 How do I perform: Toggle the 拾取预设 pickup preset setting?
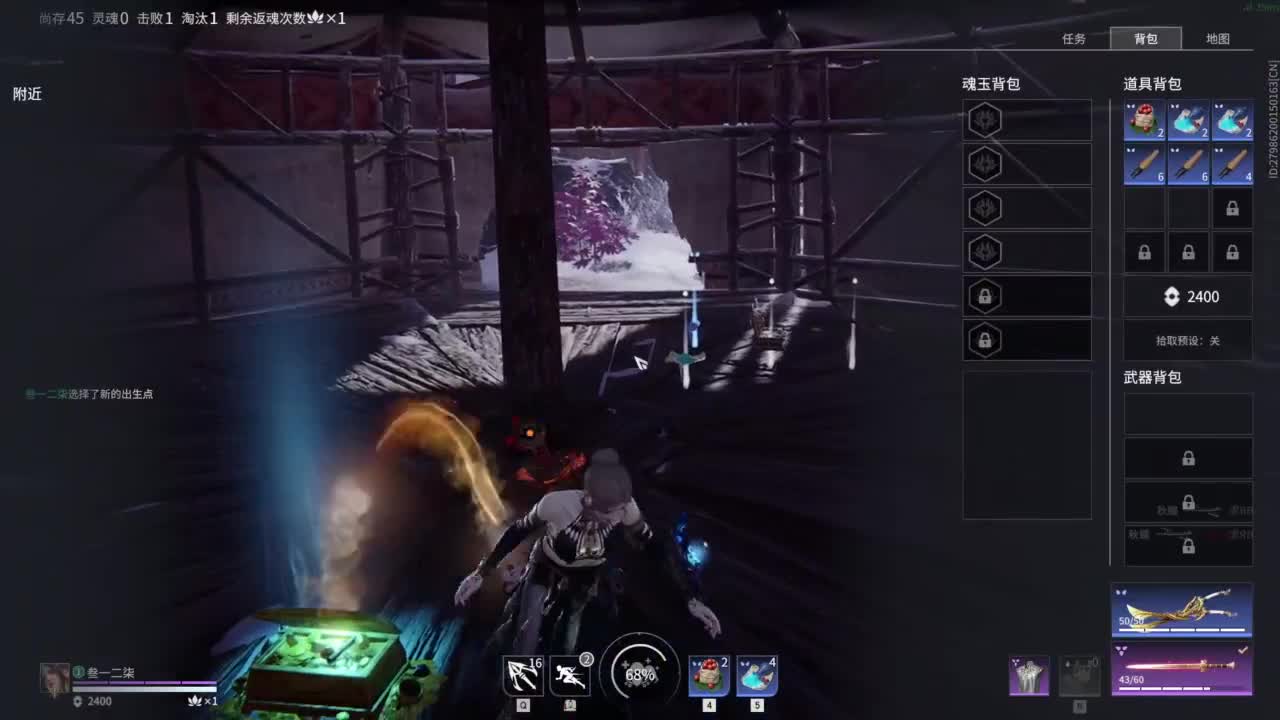(1188, 341)
